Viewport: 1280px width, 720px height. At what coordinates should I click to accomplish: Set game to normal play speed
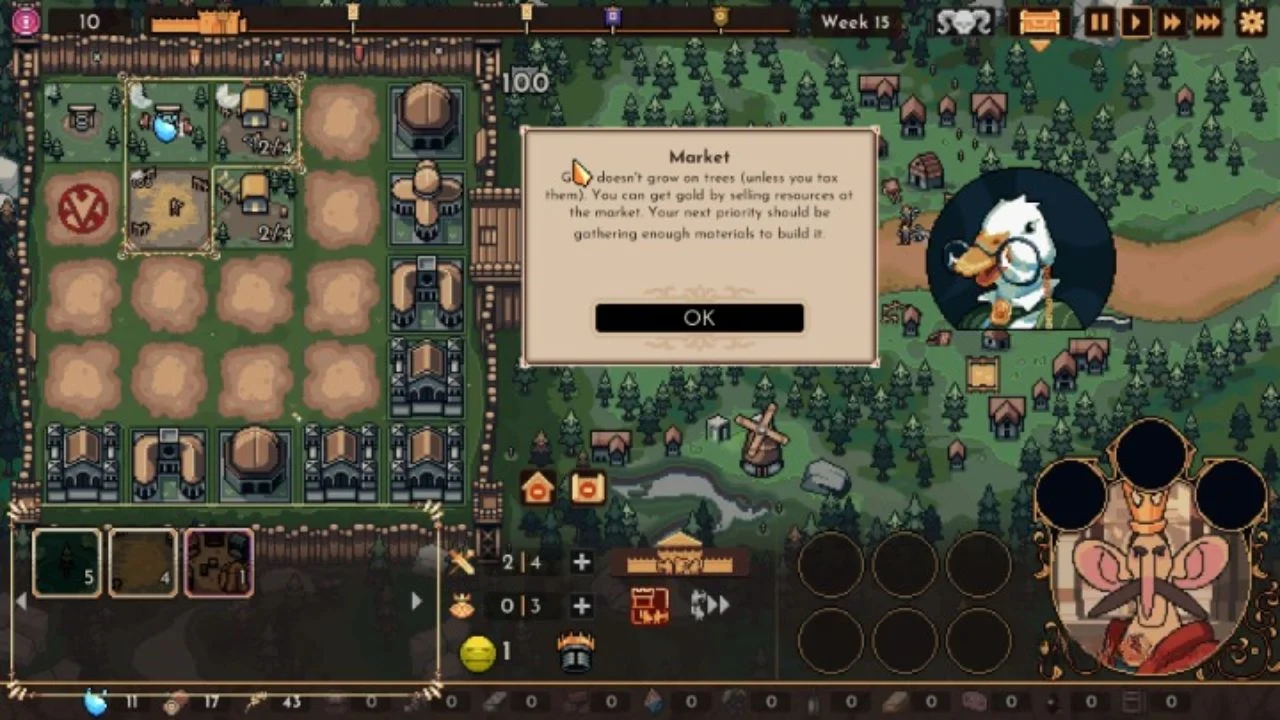coord(1135,22)
